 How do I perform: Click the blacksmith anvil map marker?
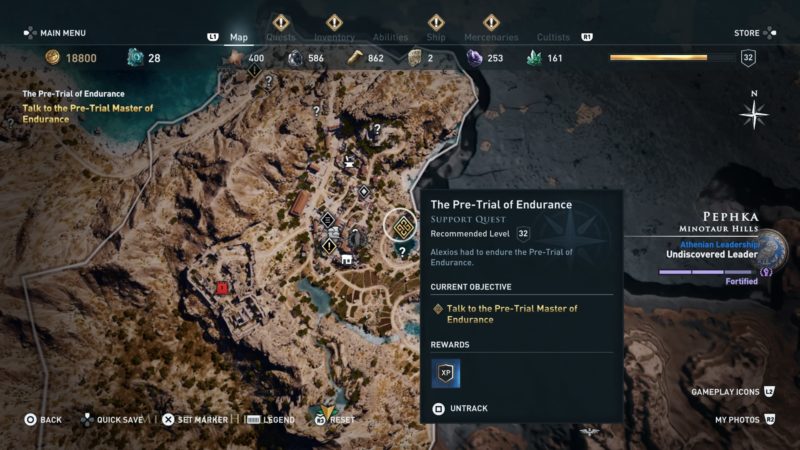pos(349,158)
